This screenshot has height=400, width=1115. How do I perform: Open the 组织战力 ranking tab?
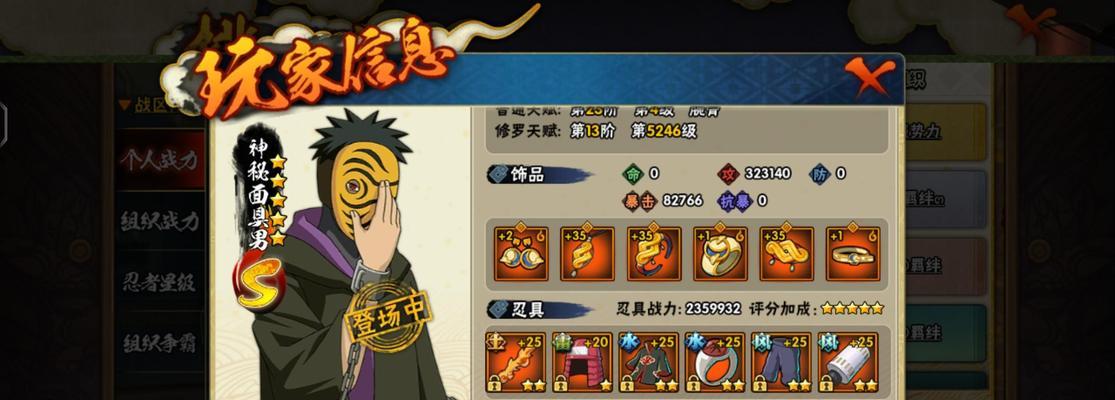[159, 221]
